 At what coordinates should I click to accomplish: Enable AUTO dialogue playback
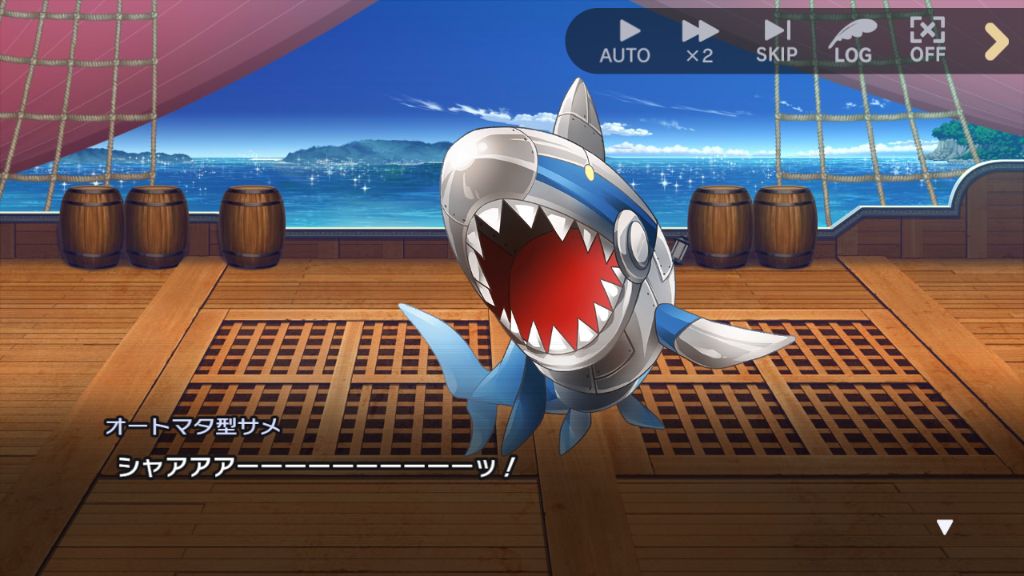coord(625,41)
